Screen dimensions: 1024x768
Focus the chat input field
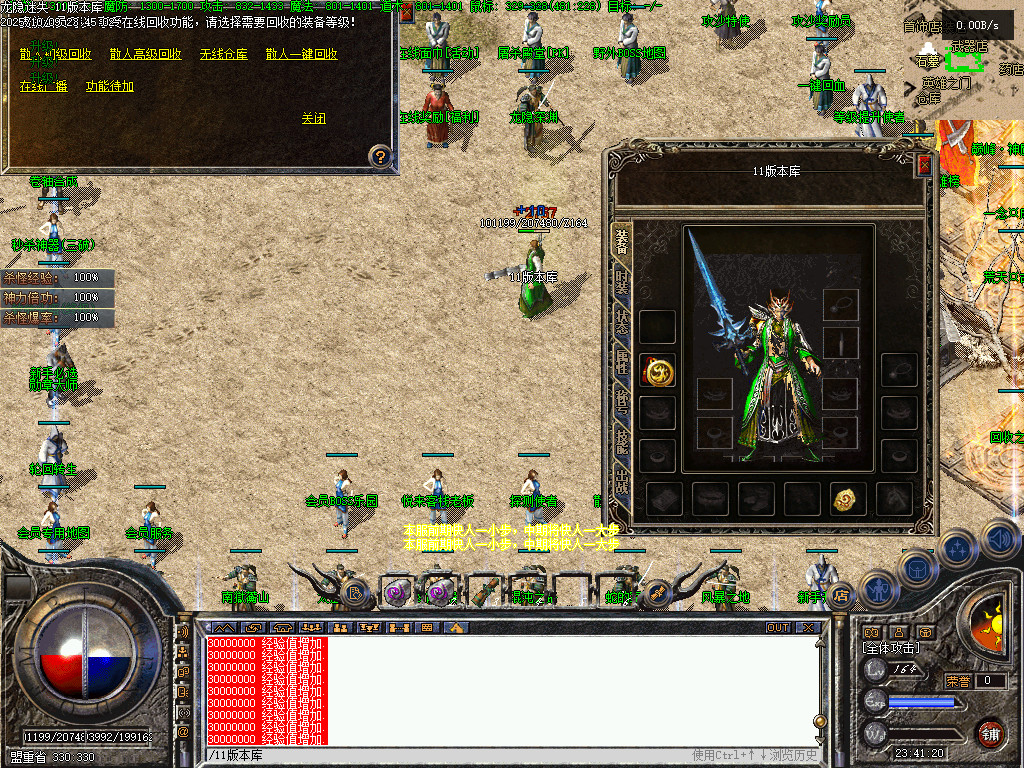[450, 755]
